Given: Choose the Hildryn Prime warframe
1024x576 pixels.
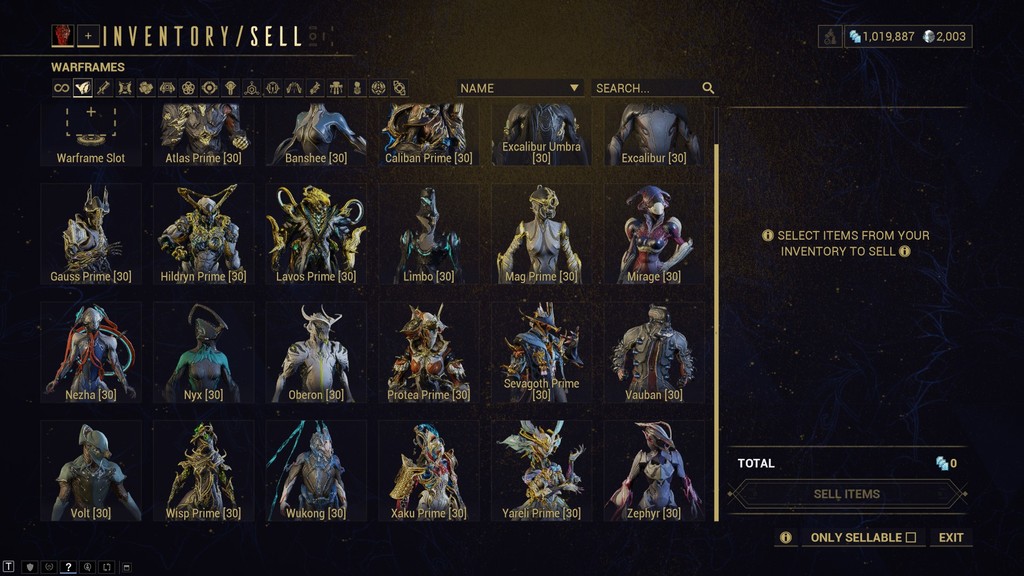Looking at the screenshot, I should (203, 233).
